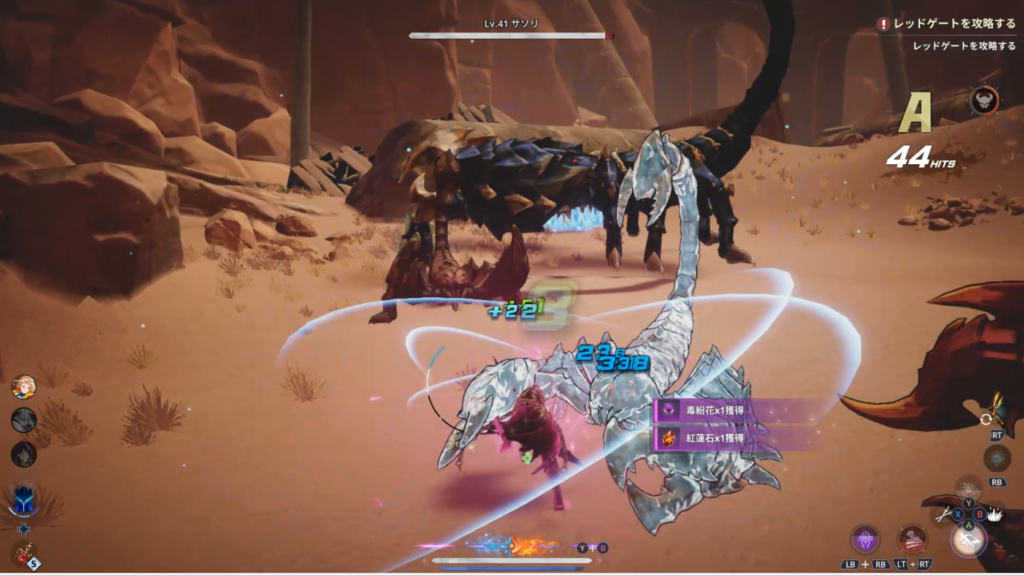Choose the dark-haired party member portrait
1024x576 pixels.
[24, 454]
